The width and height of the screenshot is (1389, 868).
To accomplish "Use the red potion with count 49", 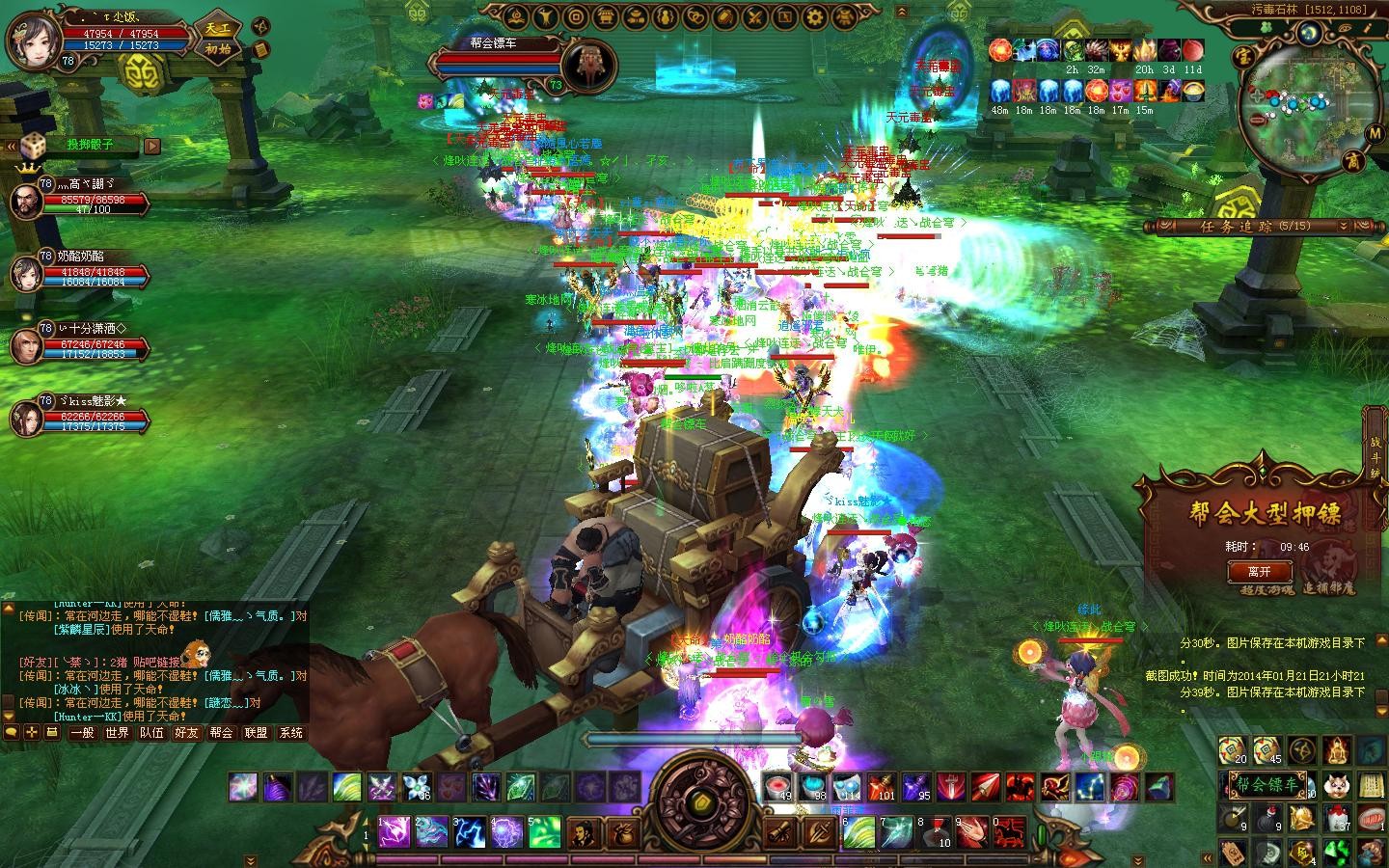I will pyautogui.click(x=777, y=787).
